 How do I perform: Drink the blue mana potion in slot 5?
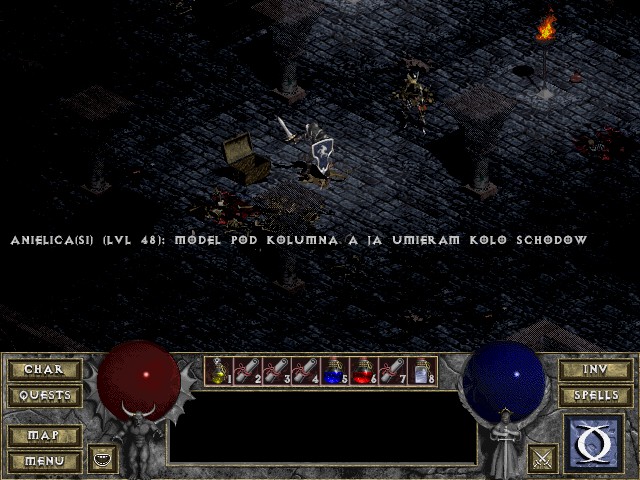point(335,371)
